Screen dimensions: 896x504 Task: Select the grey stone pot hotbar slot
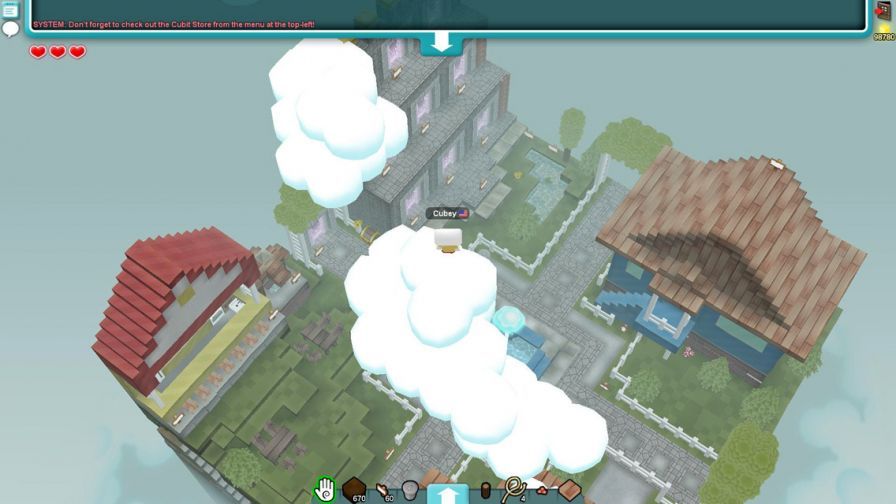tap(410, 490)
